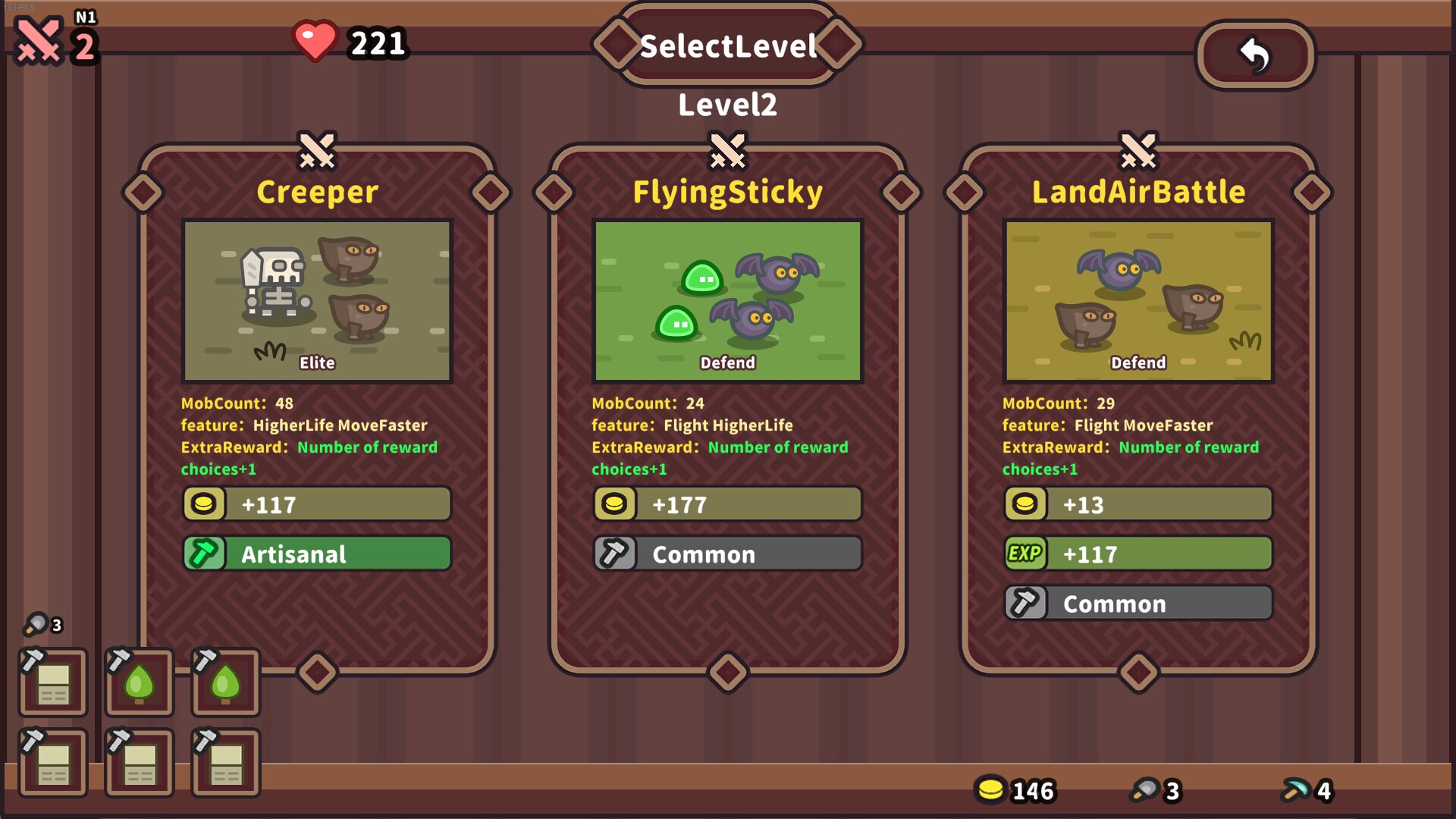Open the SelectLevel header banner
Image resolution: width=1456 pixels, height=819 pixels.
[x=727, y=45]
